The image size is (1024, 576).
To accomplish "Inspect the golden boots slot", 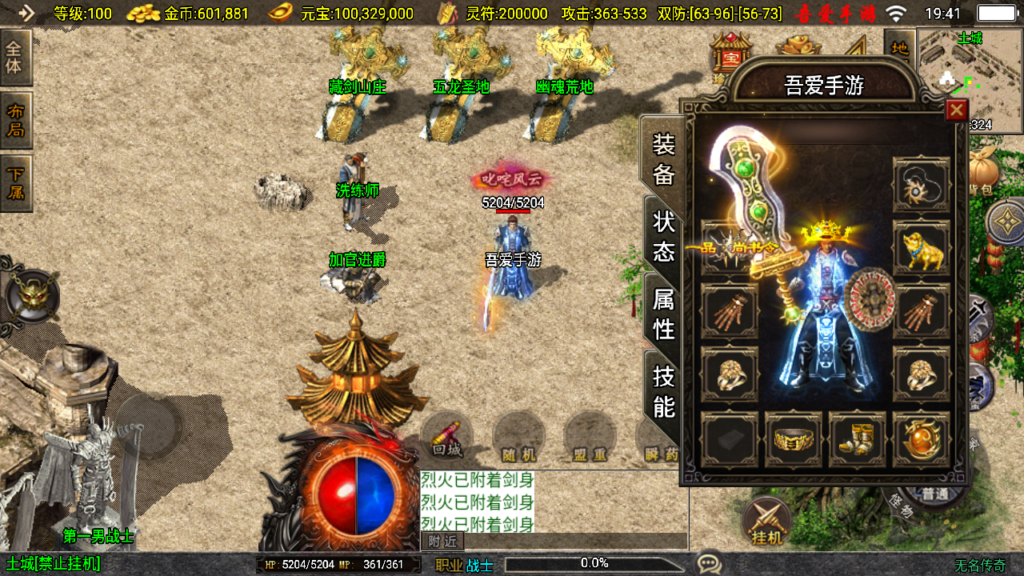I will [x=857, y=439].
